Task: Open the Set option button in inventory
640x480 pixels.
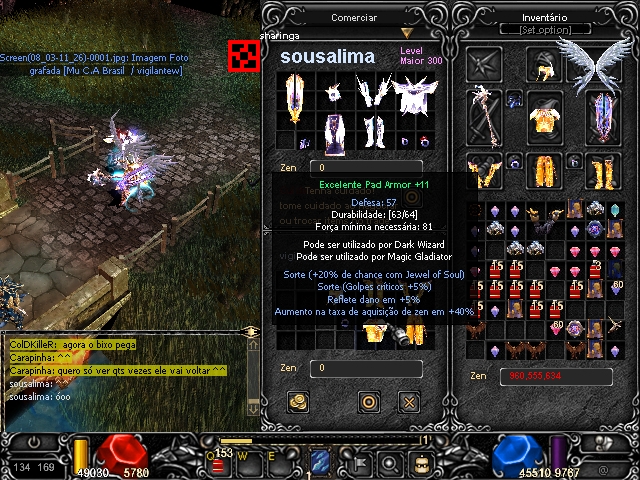Action: point(546,30)
